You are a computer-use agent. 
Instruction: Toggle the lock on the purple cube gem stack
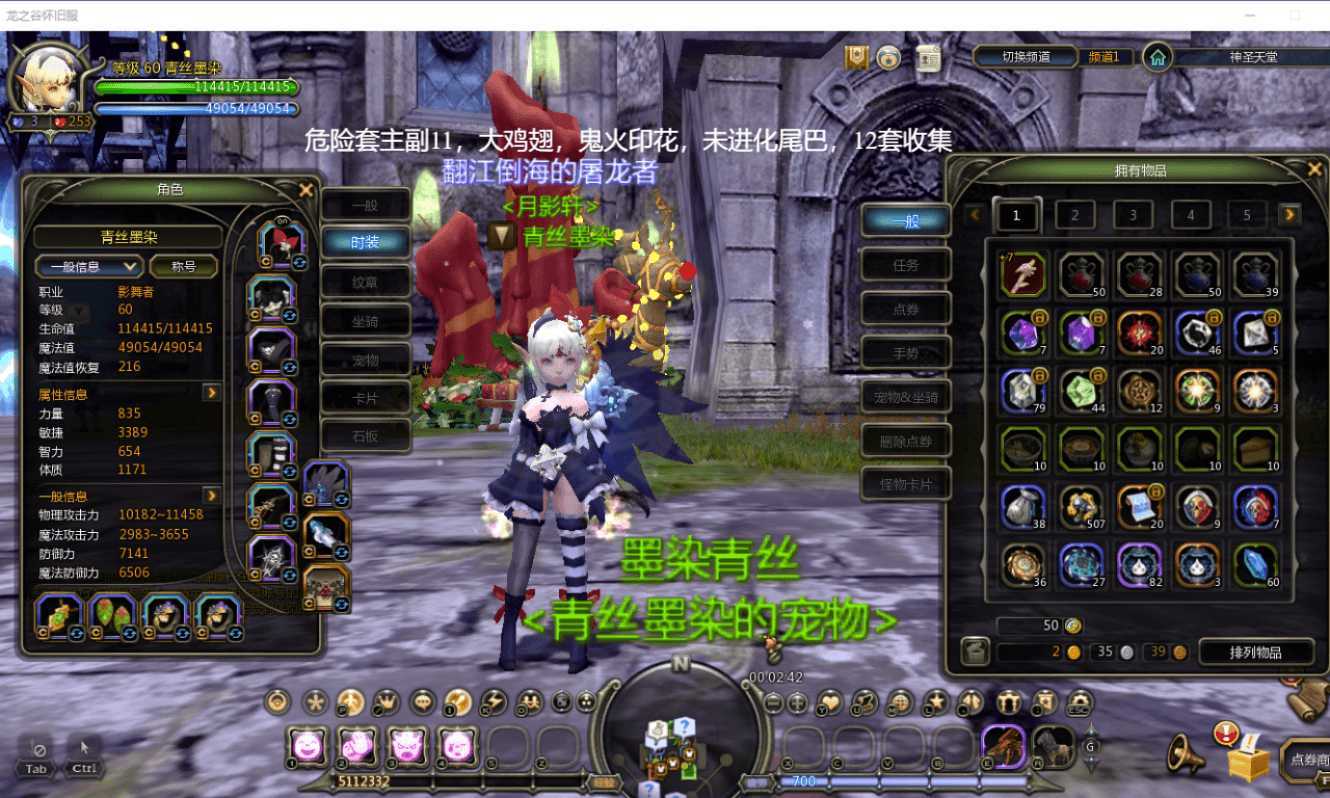coord(1099,319)
